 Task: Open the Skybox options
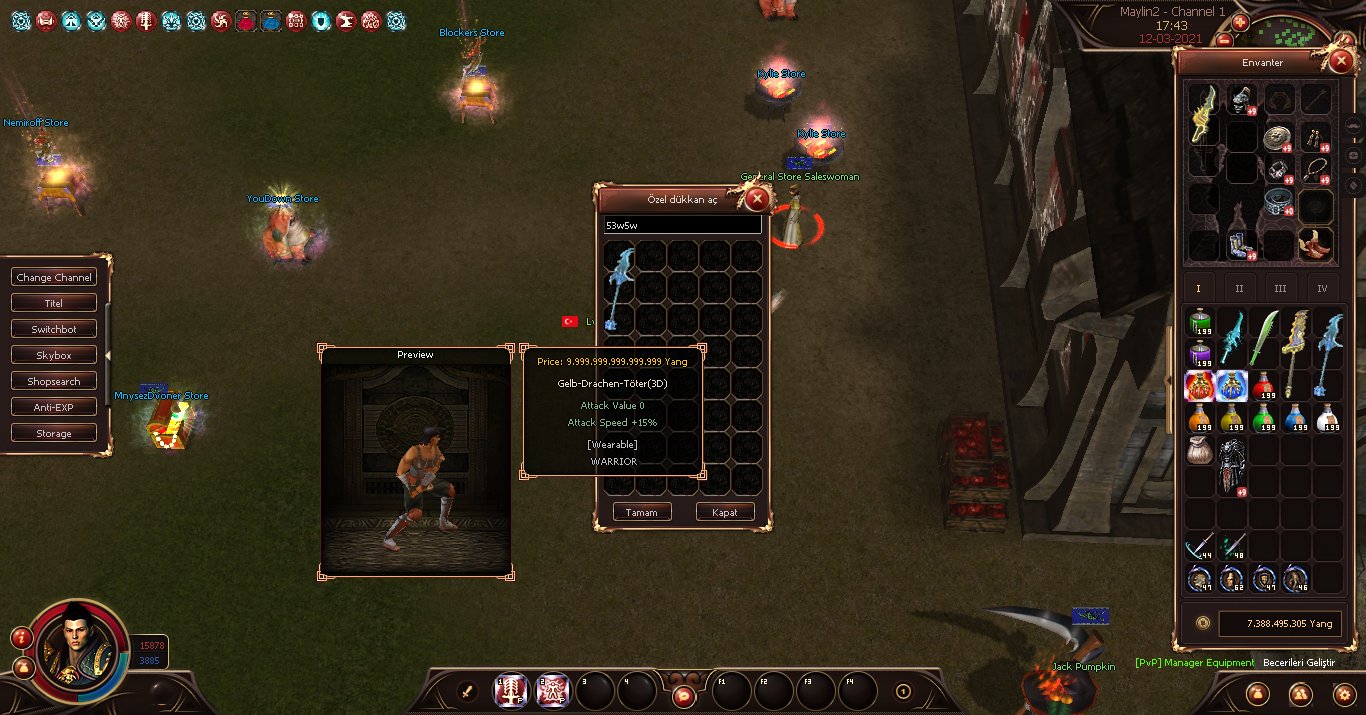pos(54,355)
